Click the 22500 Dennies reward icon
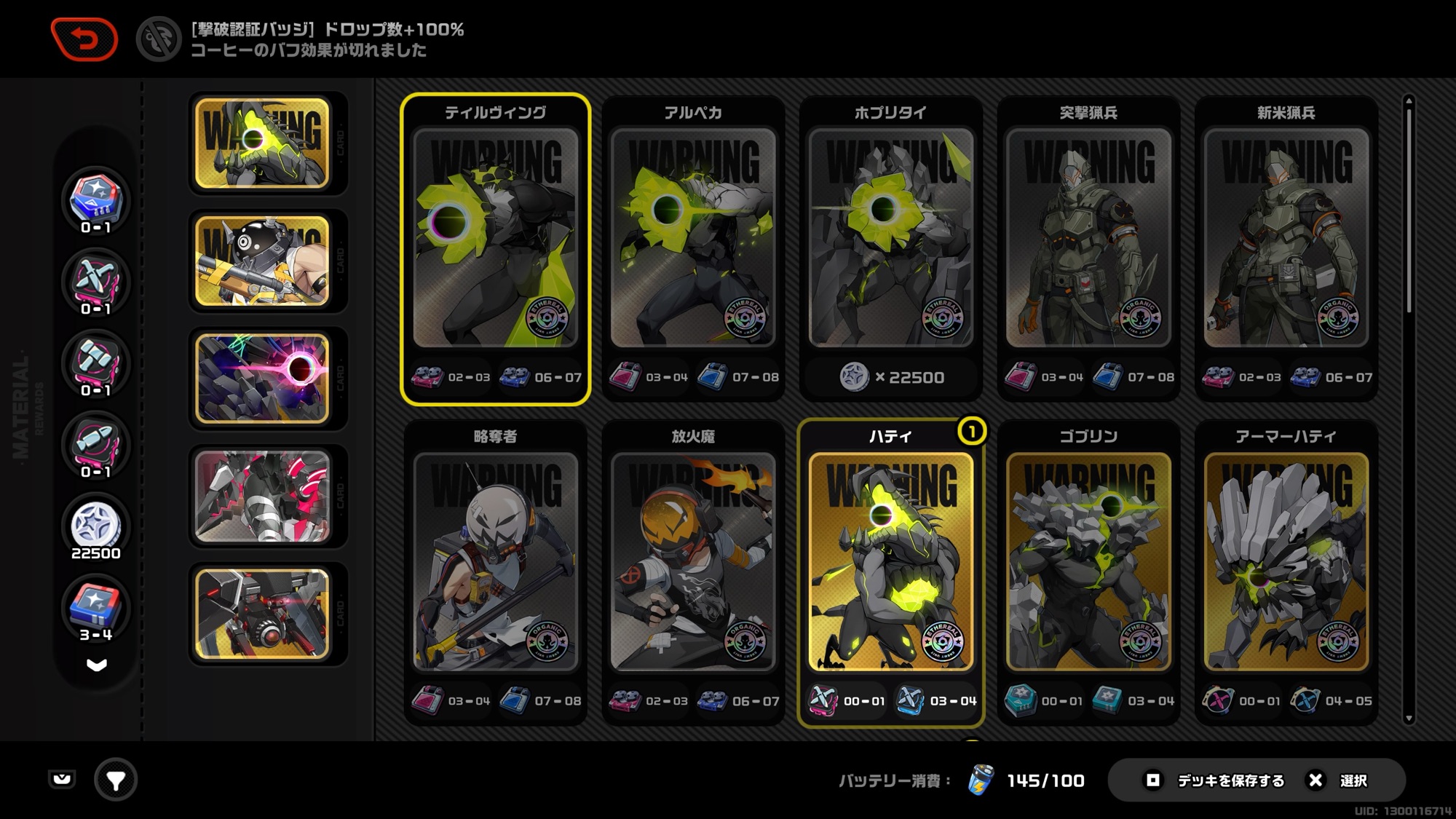Screen dimensions: 1456x819 click(95, 526)
